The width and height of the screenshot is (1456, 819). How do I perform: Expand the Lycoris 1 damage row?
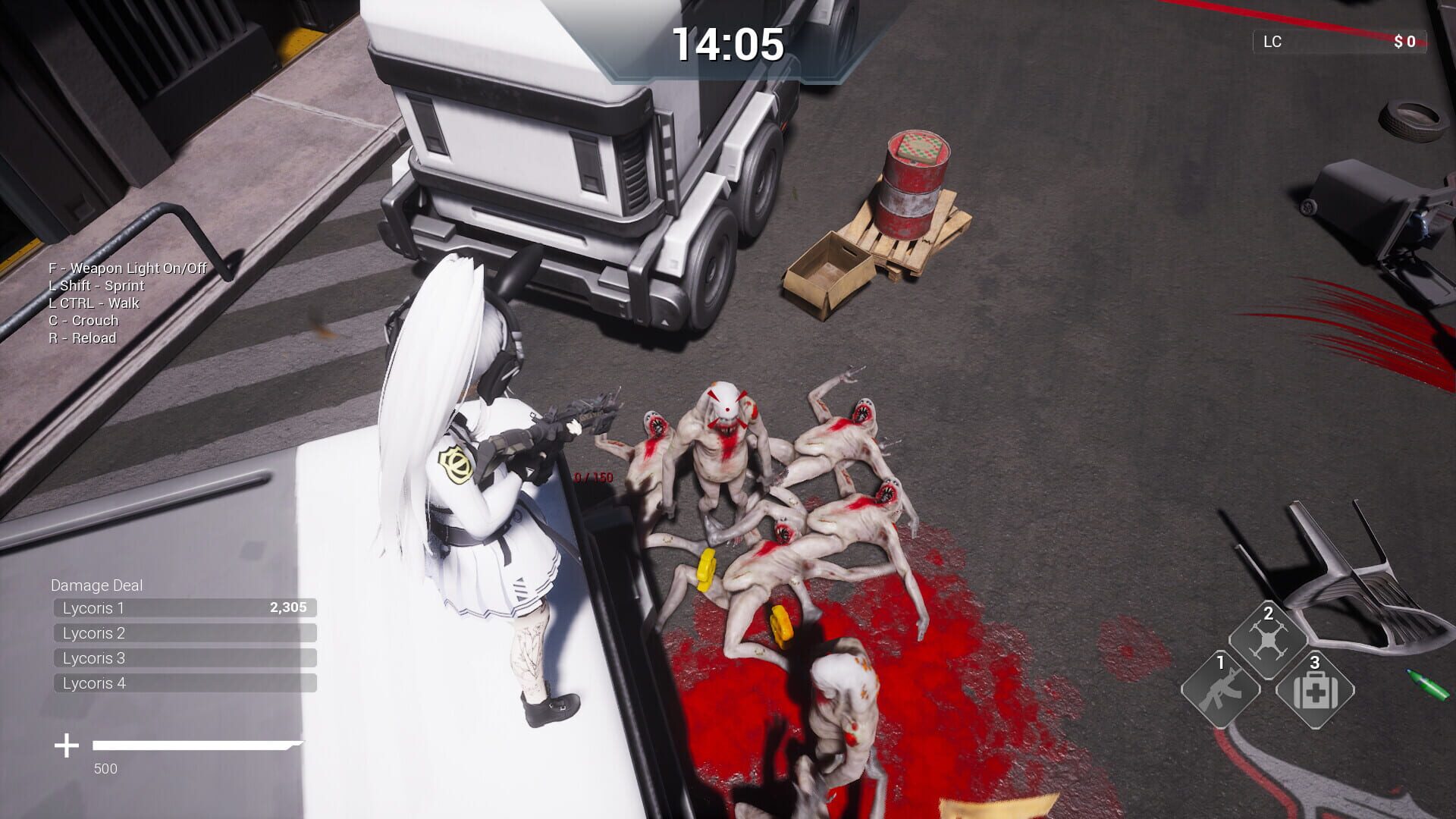pos(182,607)
